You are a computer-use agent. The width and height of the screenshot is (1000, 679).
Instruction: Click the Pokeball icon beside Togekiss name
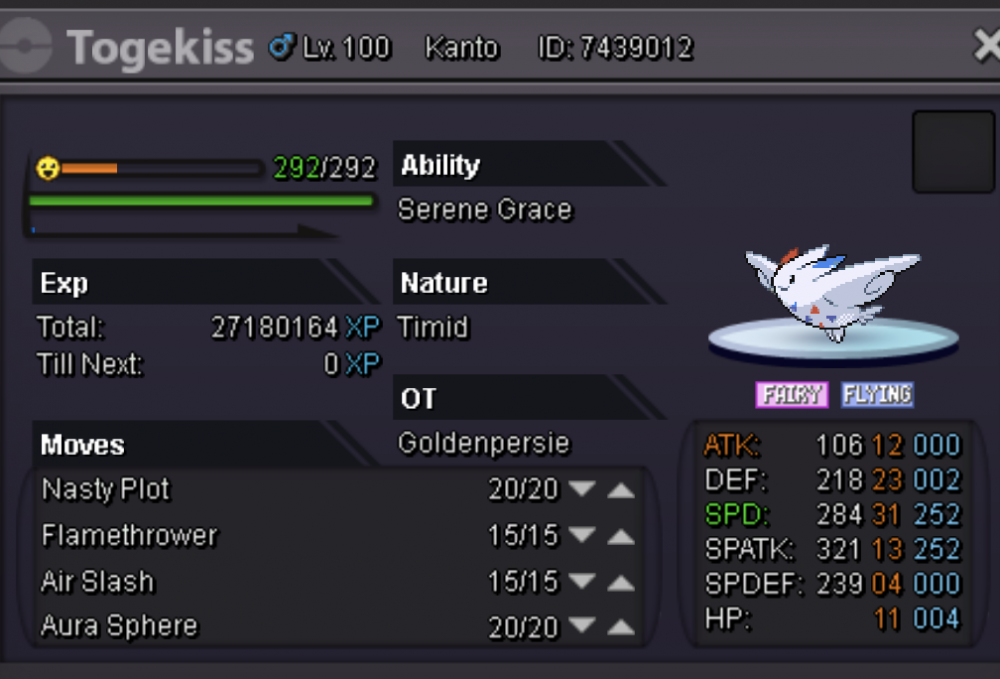(x=26, y=47)
